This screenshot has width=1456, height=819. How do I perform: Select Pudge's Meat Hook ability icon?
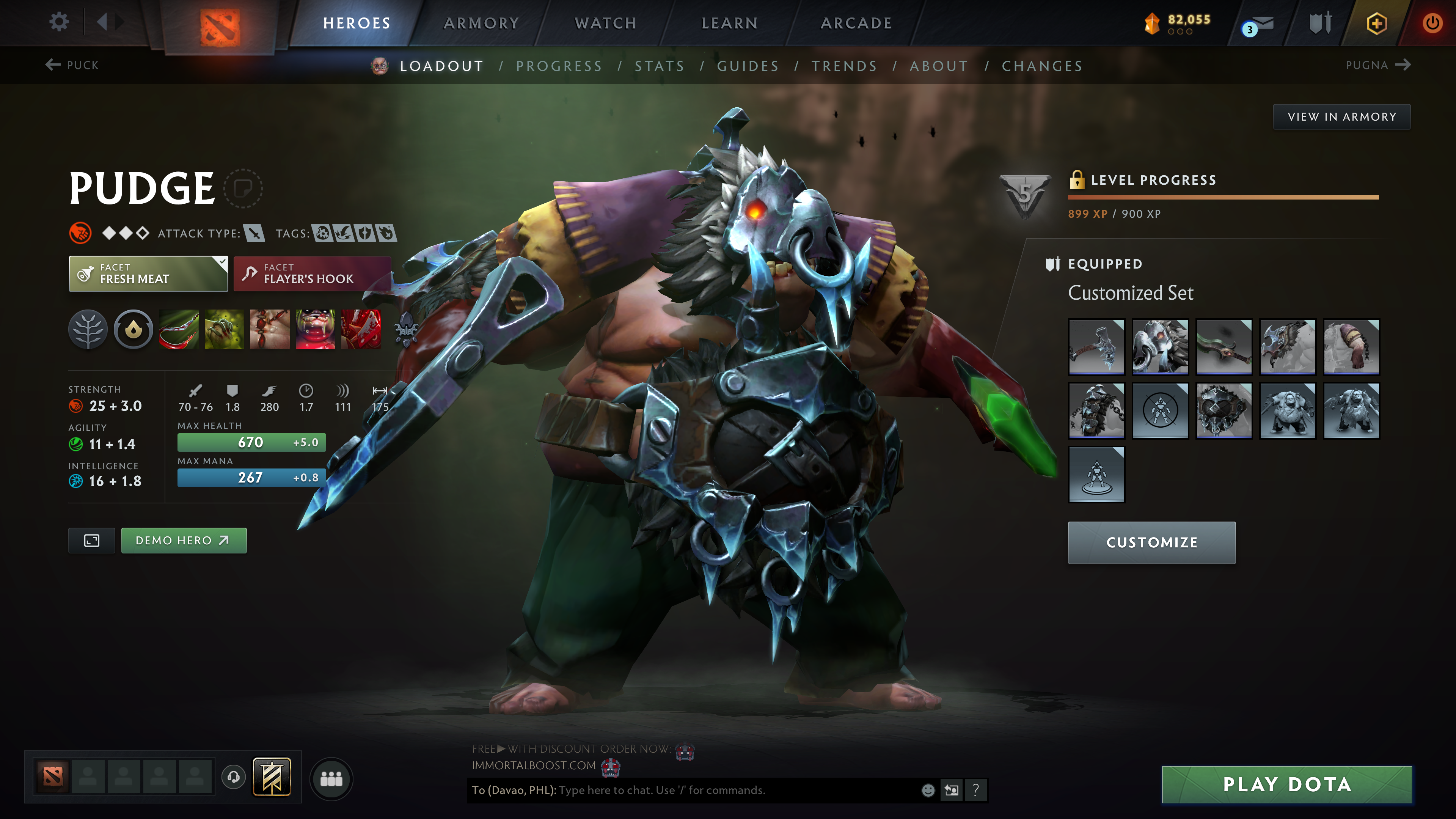point(179,330)
